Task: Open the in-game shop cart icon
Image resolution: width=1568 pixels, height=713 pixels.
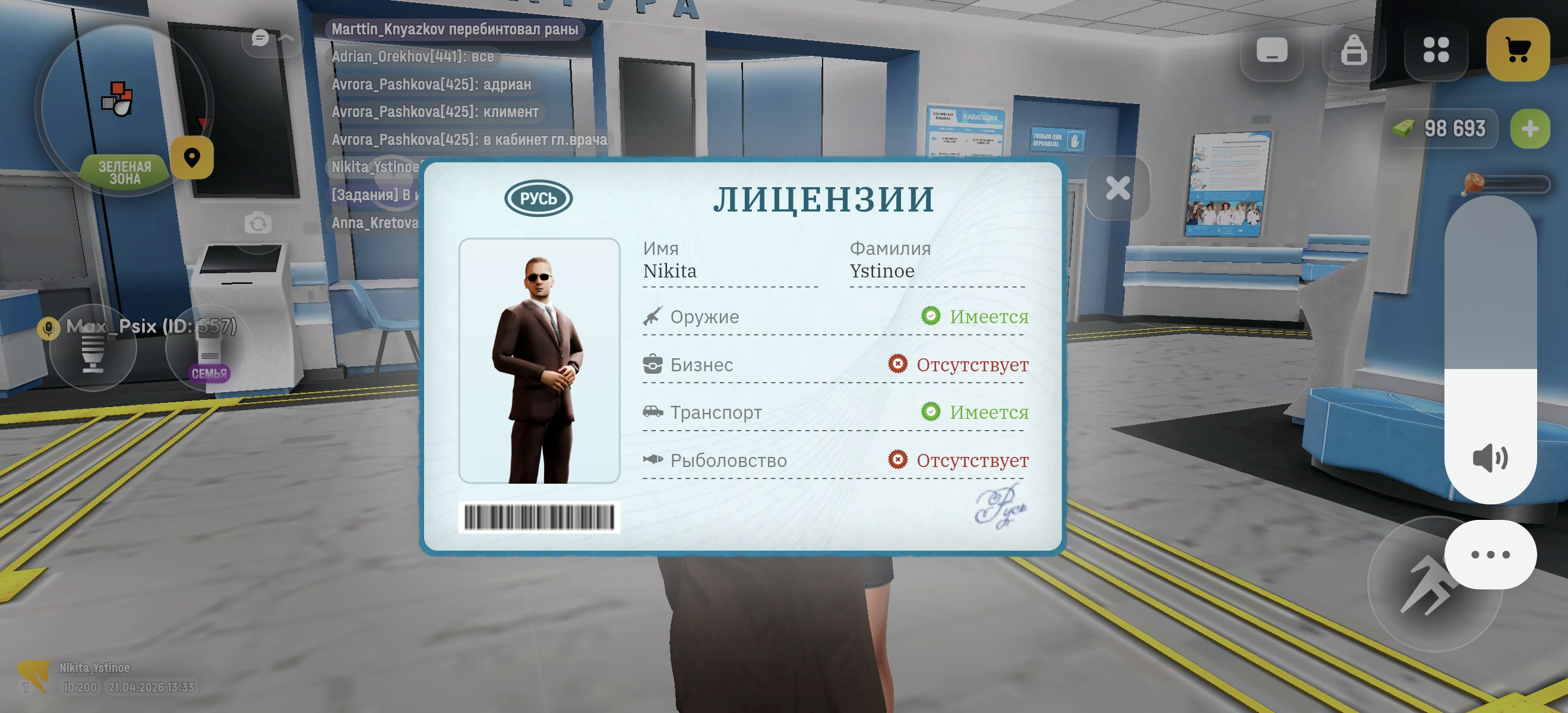Action: 1517,50
